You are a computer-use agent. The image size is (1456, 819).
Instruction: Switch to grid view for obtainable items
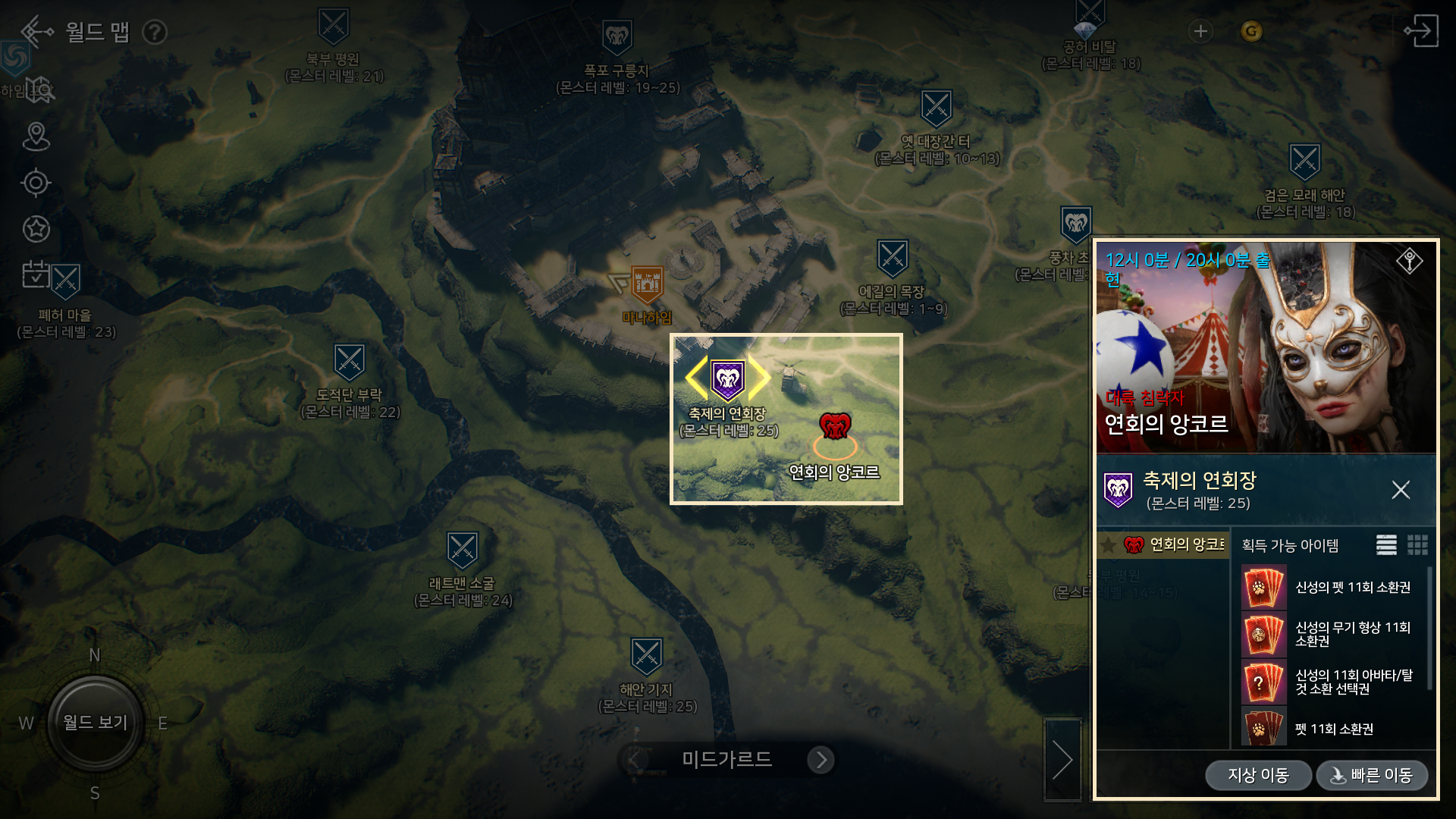pyautogui.click(x=1417, y=545)
